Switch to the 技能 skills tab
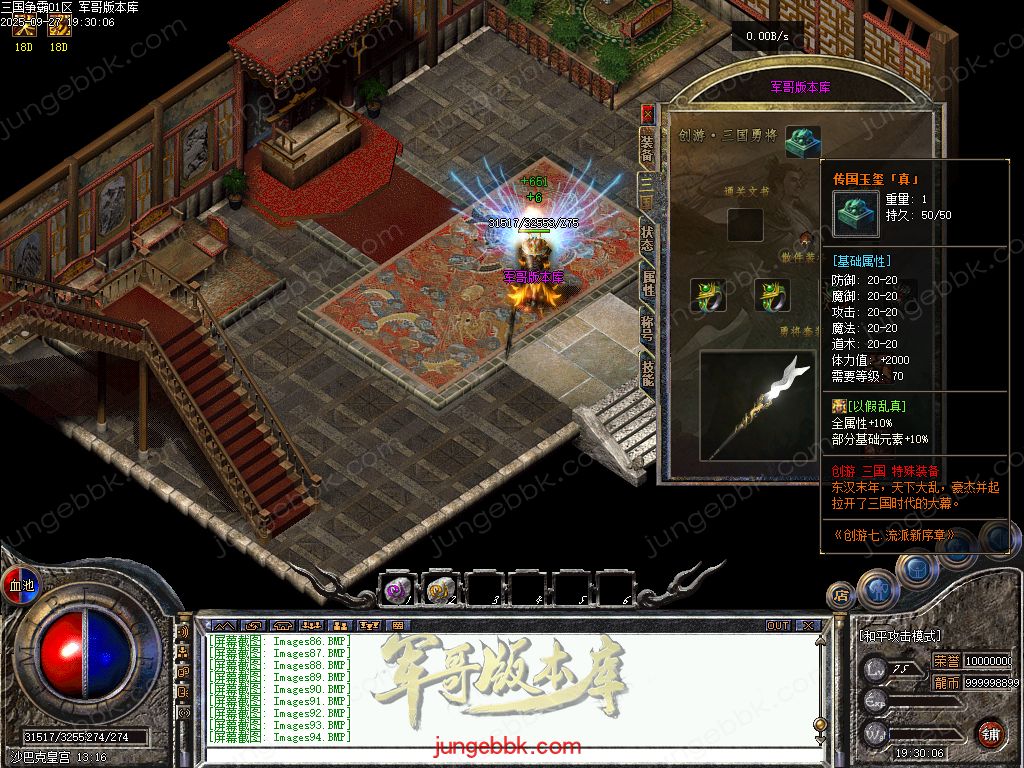Image resolution: width=1024 pixels, height=768 pixels. (647, 375)
